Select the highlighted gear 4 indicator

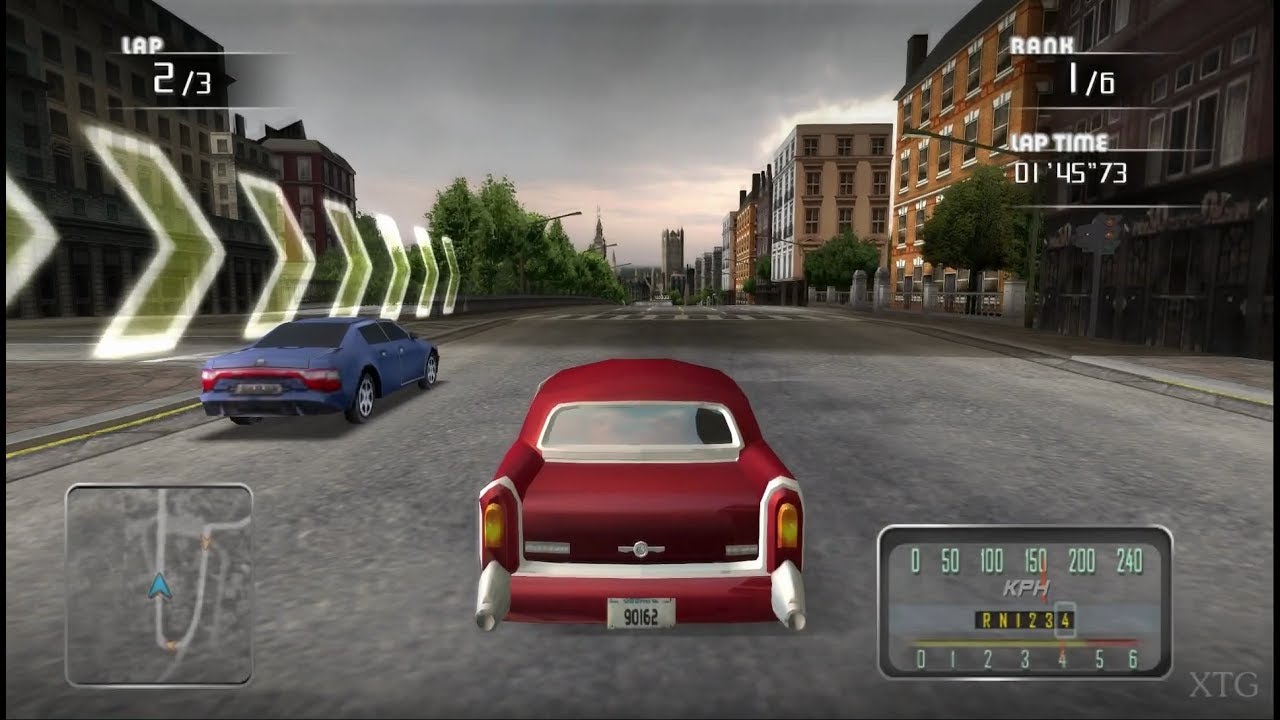tap(1063, 620)
